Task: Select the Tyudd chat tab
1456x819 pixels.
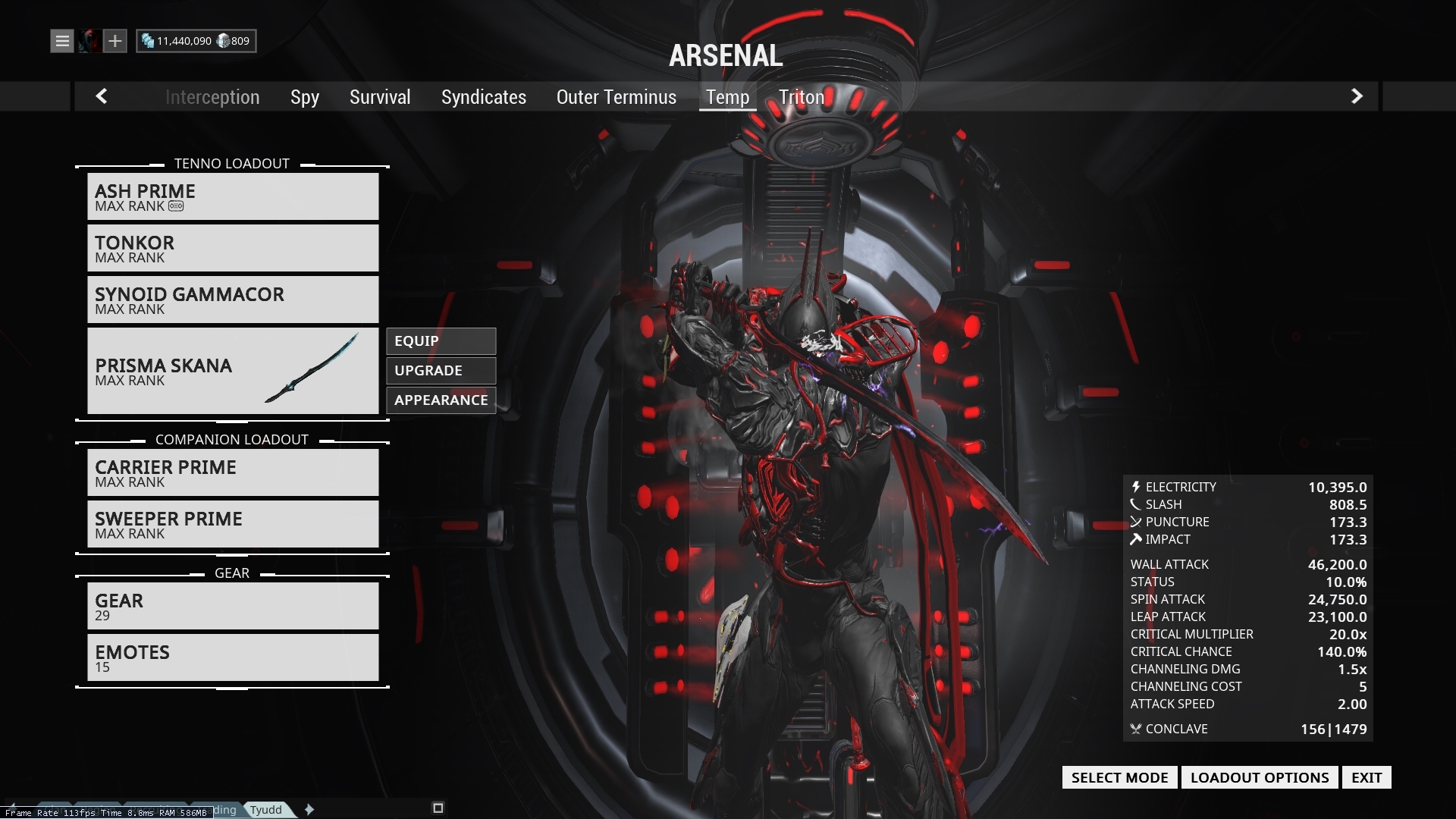Action: 266,810
